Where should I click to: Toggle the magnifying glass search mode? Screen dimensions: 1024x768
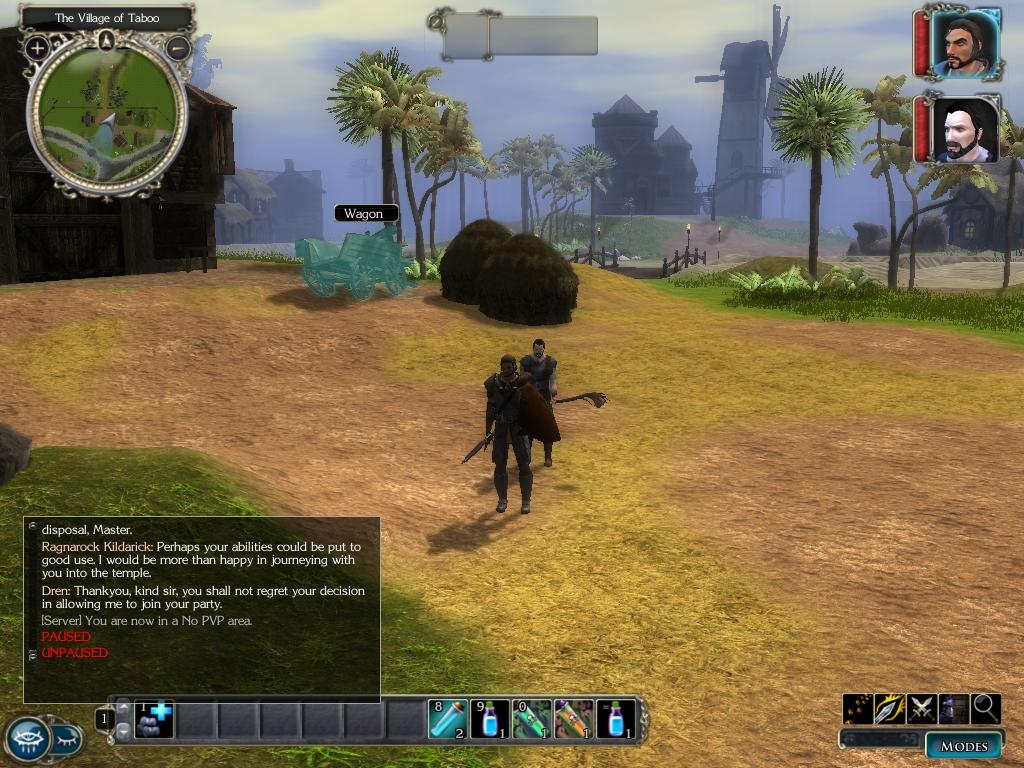(x=985, y=708)
